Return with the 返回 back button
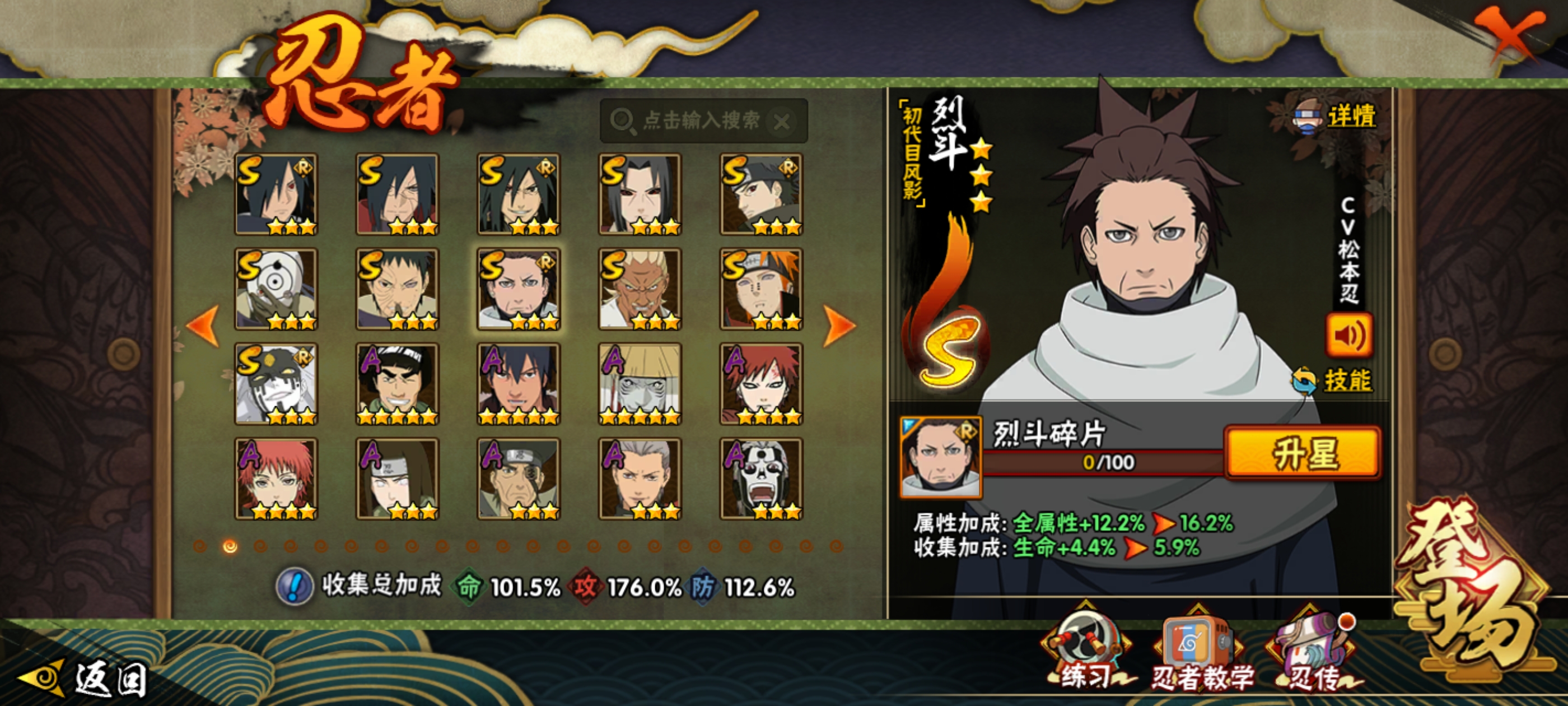 85,677
